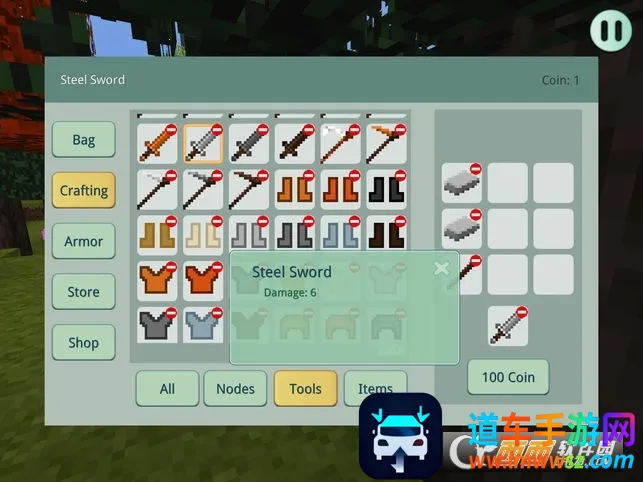
Task: Buy the craft for 100 Coin
Action: point(508,377)
